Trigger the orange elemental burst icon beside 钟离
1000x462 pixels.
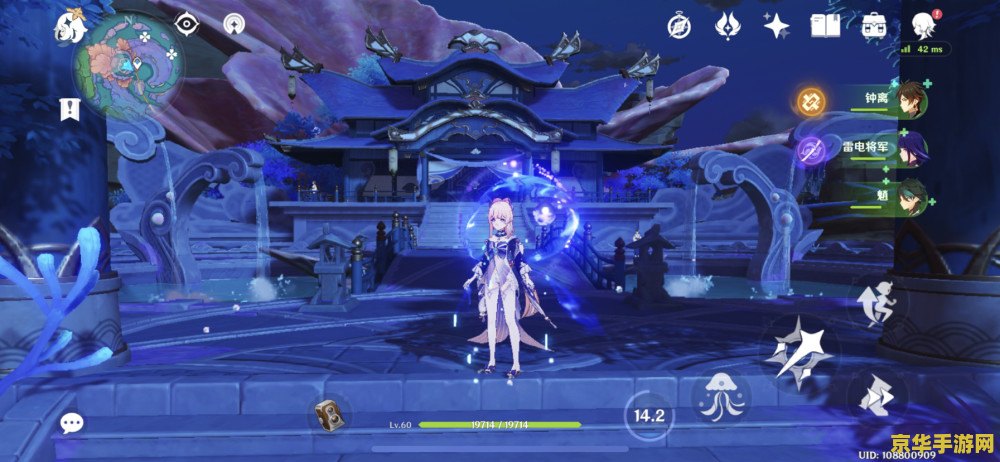[x=809, y=101]
